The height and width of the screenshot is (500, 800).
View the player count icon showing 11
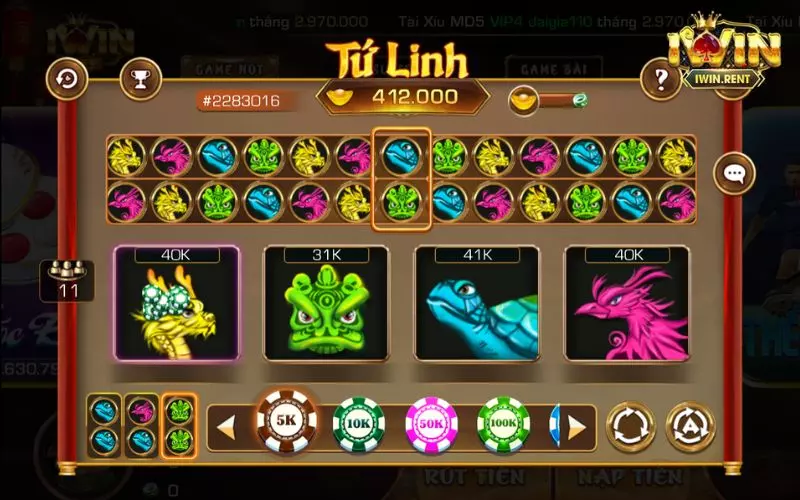click(x=68, y=280)
